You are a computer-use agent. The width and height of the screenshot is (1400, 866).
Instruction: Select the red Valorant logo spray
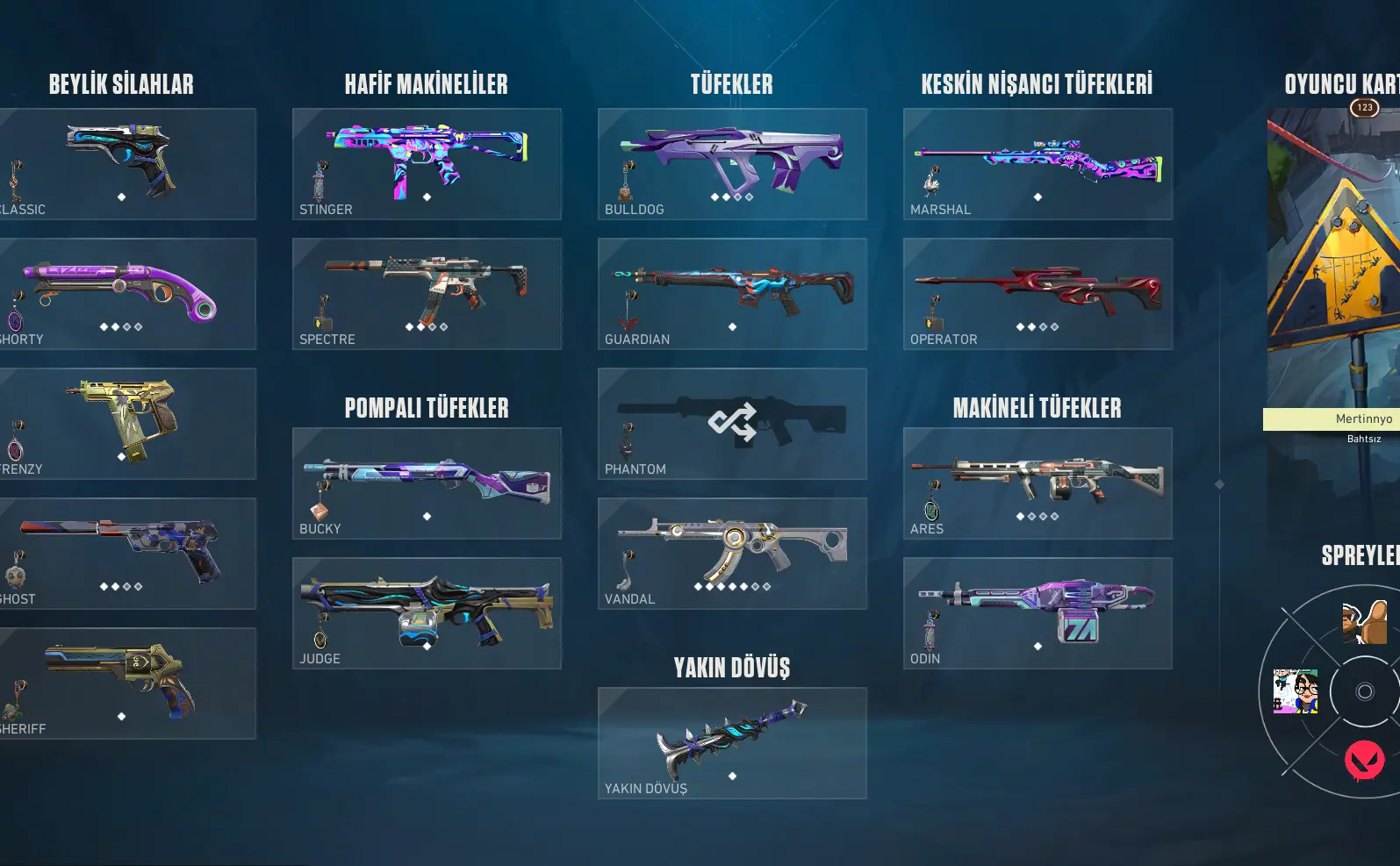[1364, 760]
